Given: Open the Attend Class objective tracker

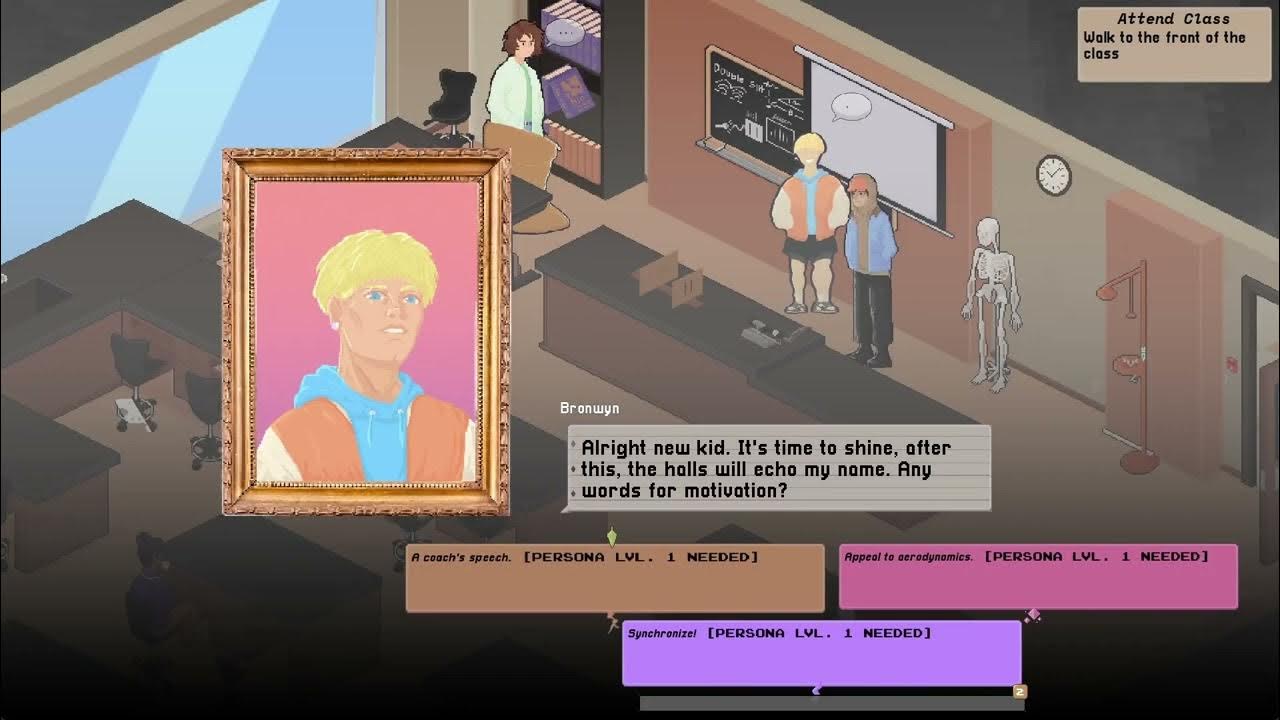Looking at the screenshot, I should [1173, 44].
